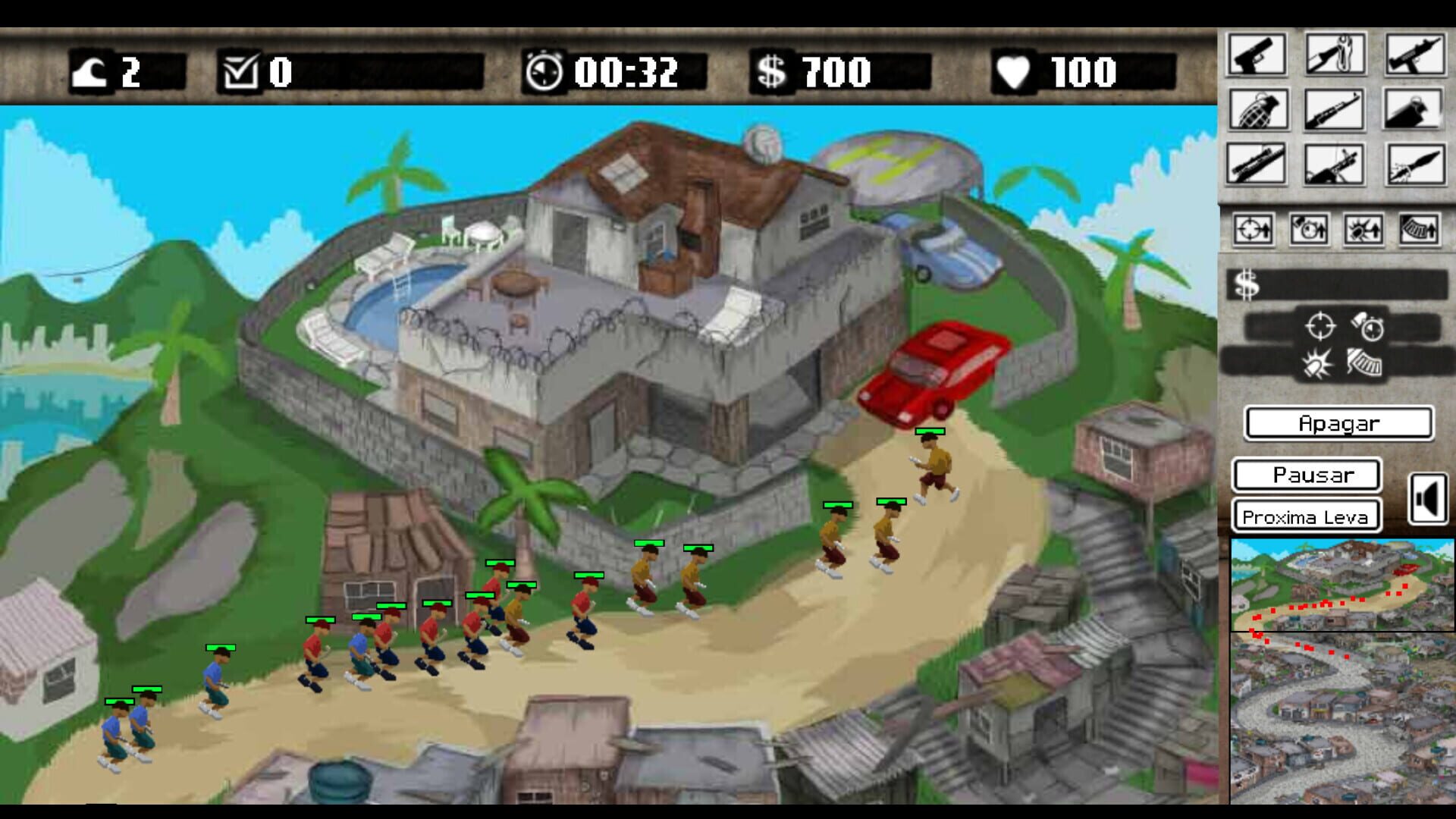Select the hunting rifle weapon icon
The height and width of the screenshot is (819, 1456).
(x=1335, y=109)
